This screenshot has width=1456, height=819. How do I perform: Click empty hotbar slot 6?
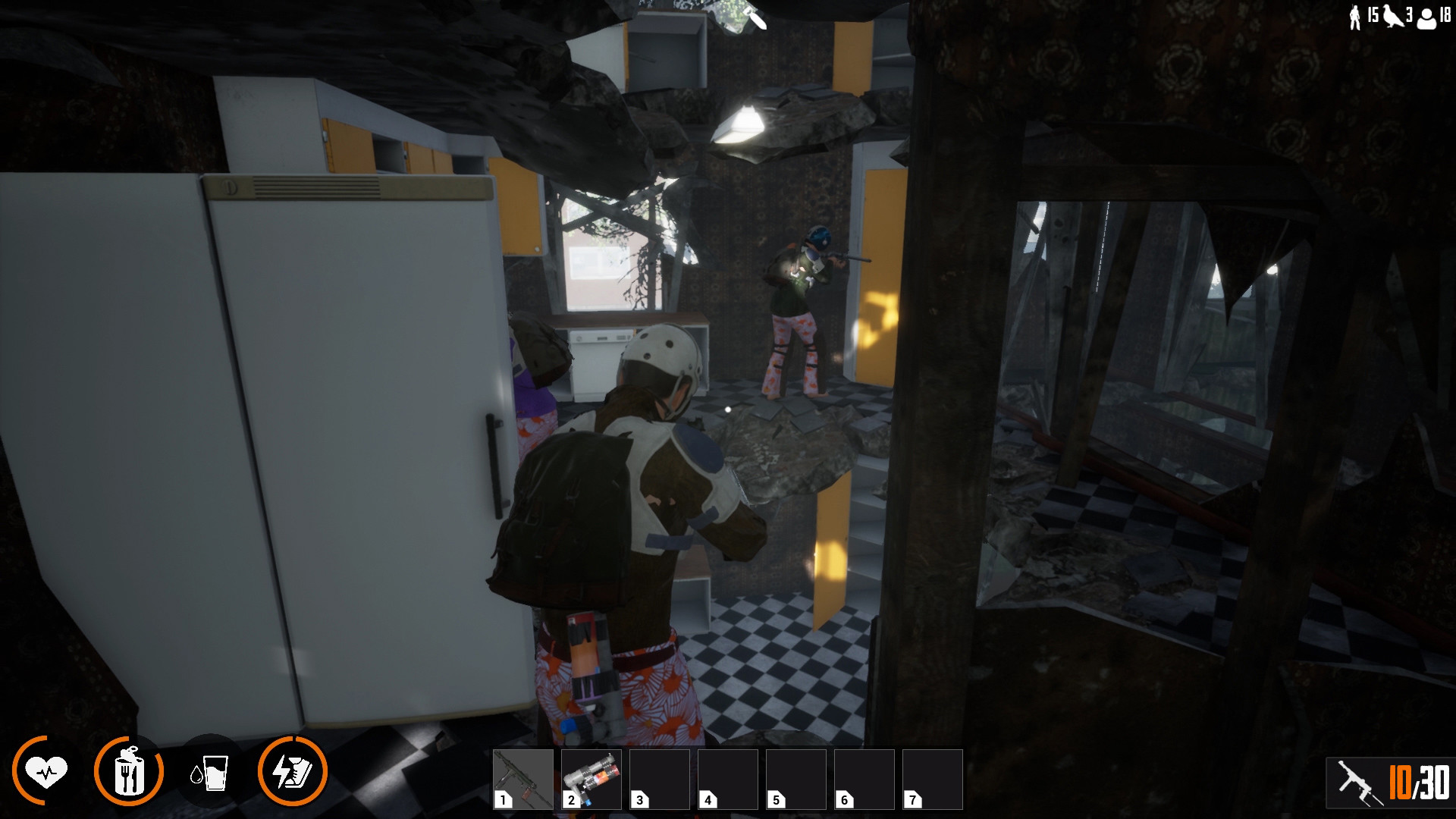(864, 778)
